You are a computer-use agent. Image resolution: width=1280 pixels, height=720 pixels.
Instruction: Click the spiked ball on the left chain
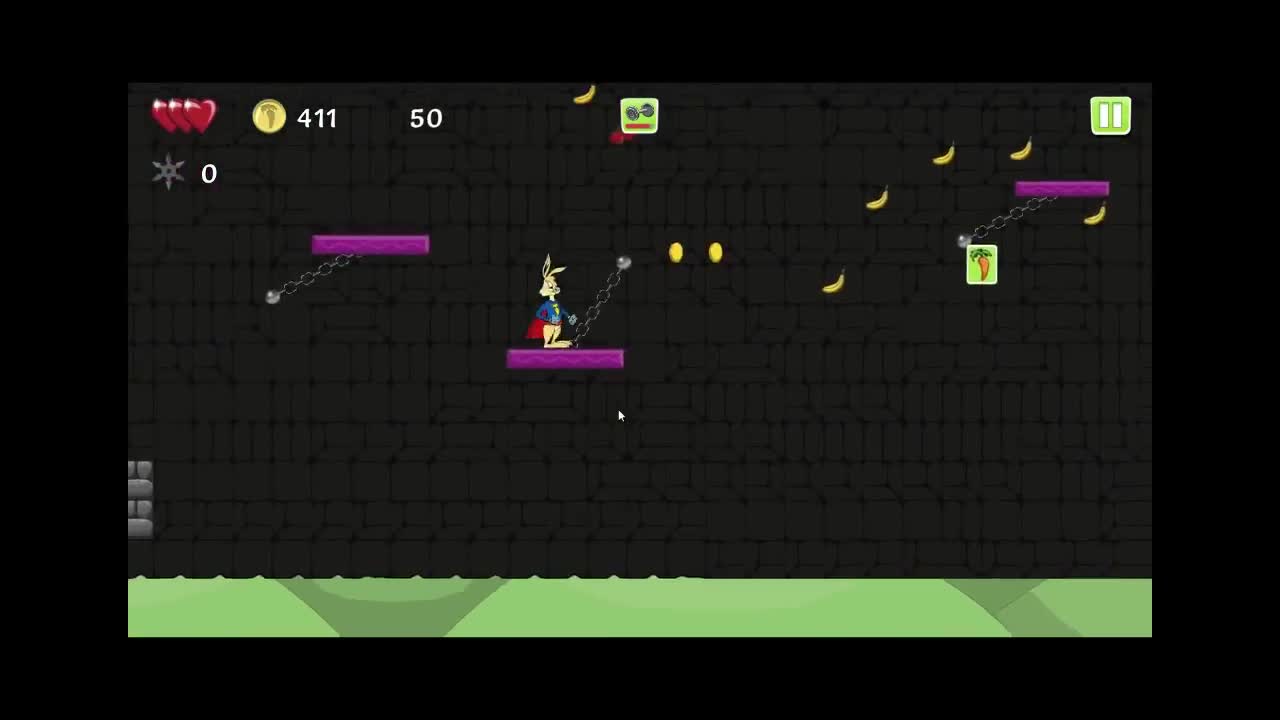coord(272,297)
